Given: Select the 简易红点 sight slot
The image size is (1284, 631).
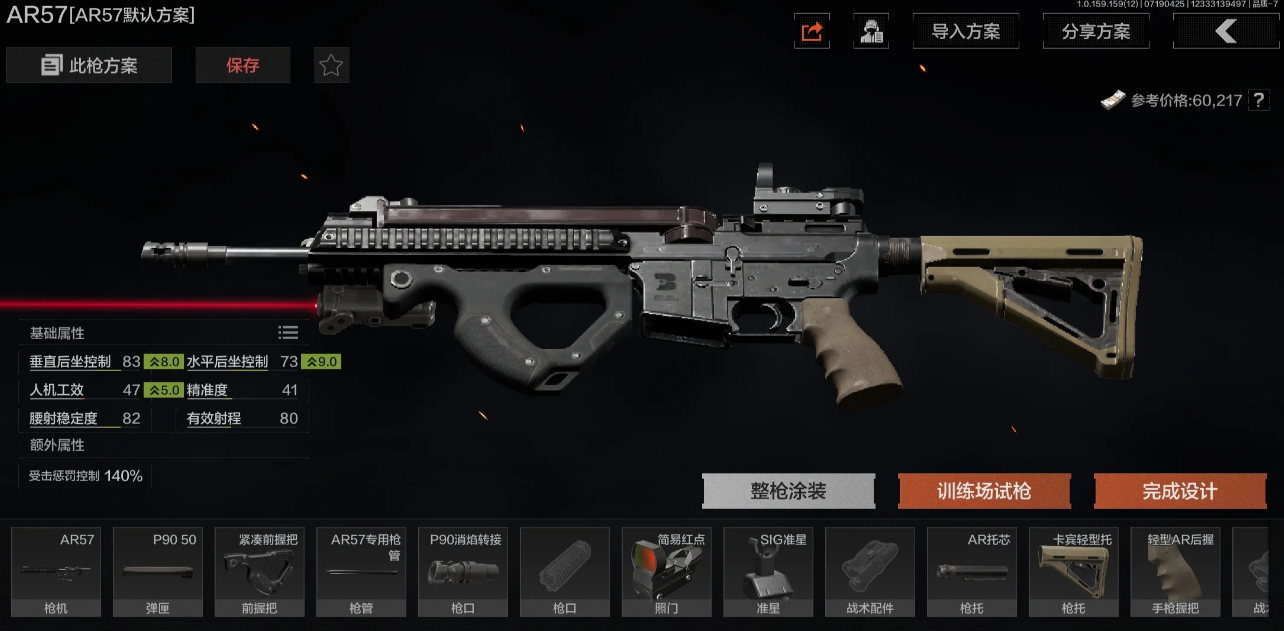Looking at the screenshot, I should pyautogui.click(x=666, y=572).
